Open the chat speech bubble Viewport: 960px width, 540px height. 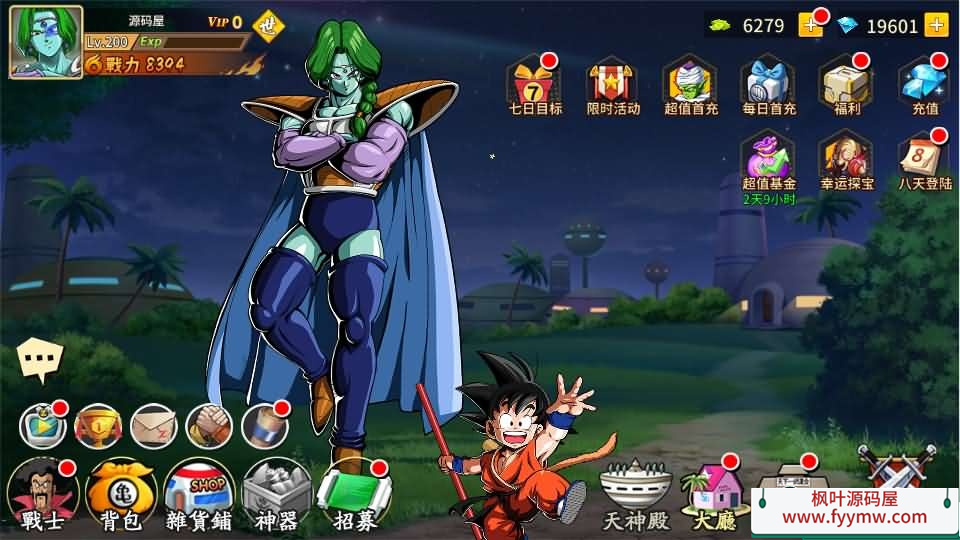pyautogui.click(x=41, y=359)
